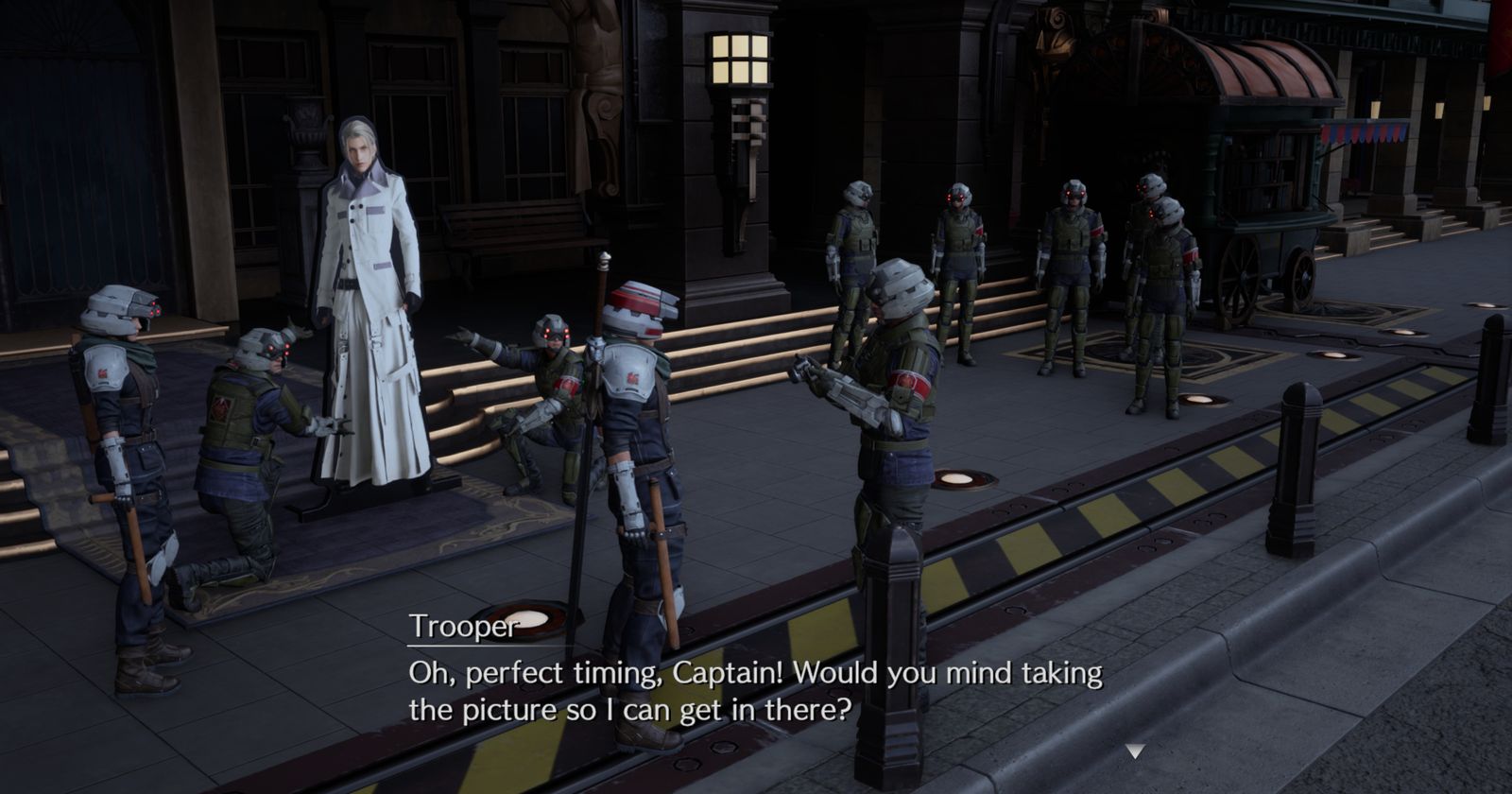Advance dialogue using the white arrow indicator
This screenshot has width=1512, height=794.
coord(1135,751)
